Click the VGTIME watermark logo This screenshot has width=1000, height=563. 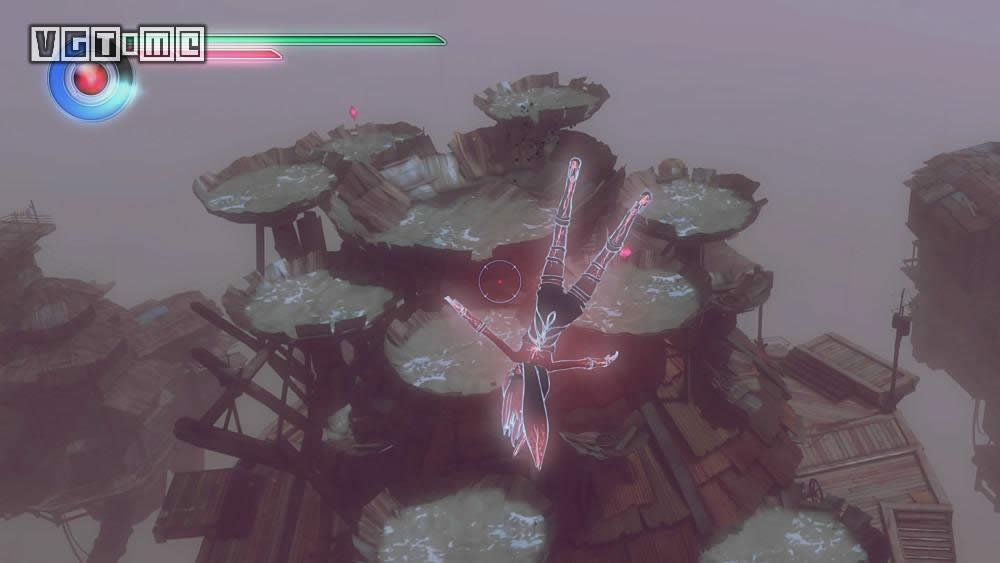click(117, 43)
